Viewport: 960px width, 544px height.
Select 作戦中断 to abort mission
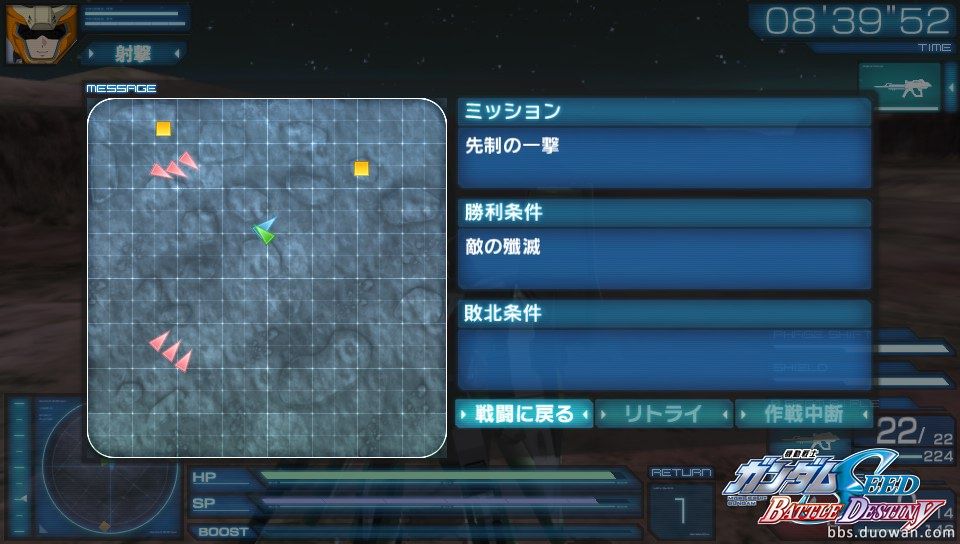pos(803,413)
